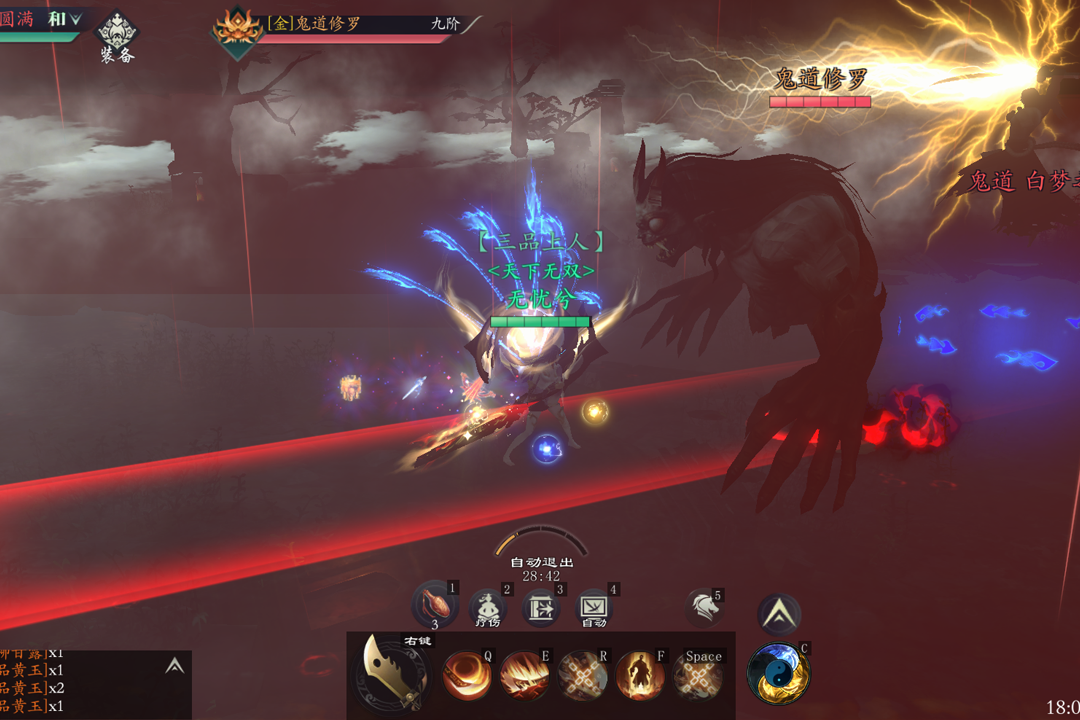Click the gate-and-arrow exit icon
This screenshot has width=1080, height=720.
541,608
